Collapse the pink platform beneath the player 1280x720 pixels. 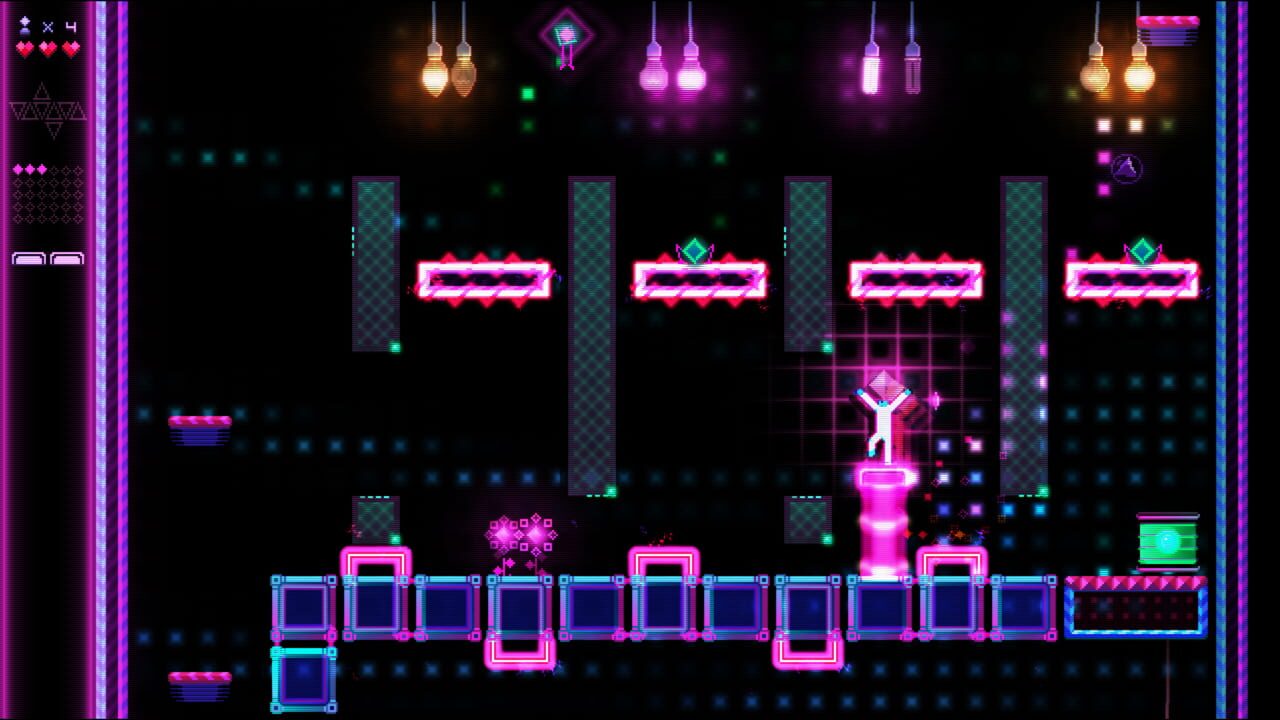click(x=882, y=478)
